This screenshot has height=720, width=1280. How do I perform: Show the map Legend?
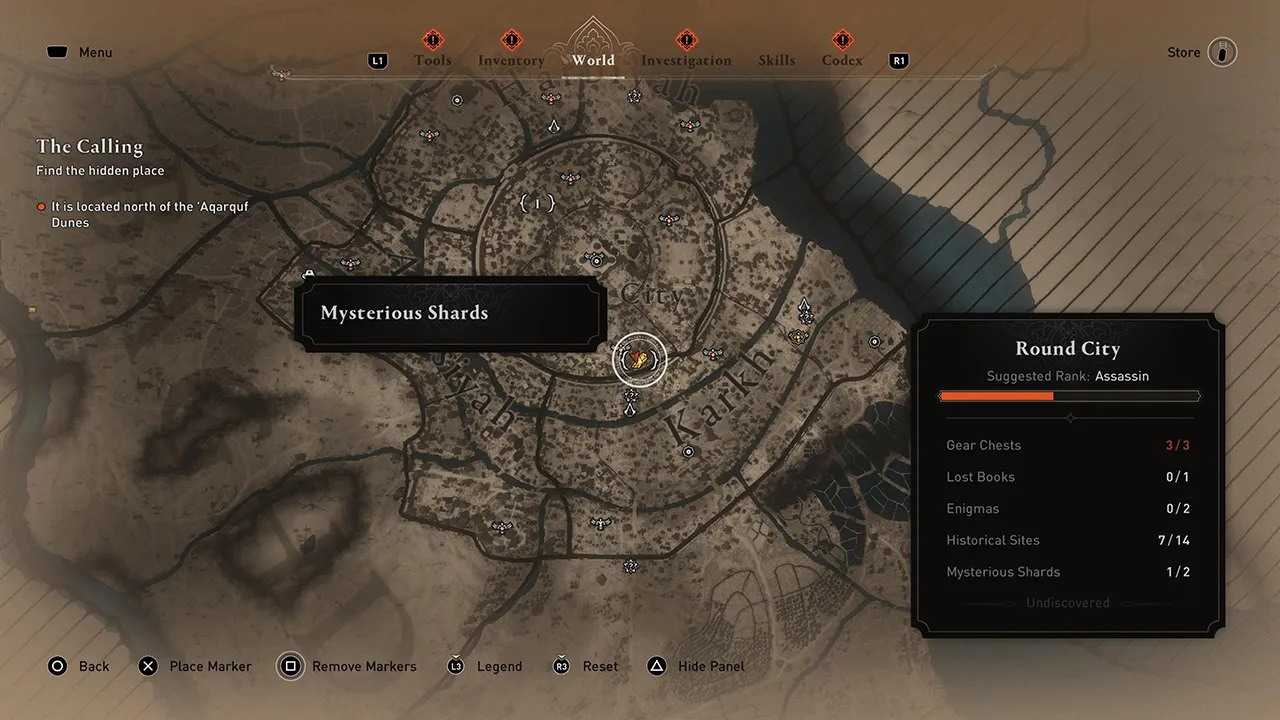pos(484,666)
